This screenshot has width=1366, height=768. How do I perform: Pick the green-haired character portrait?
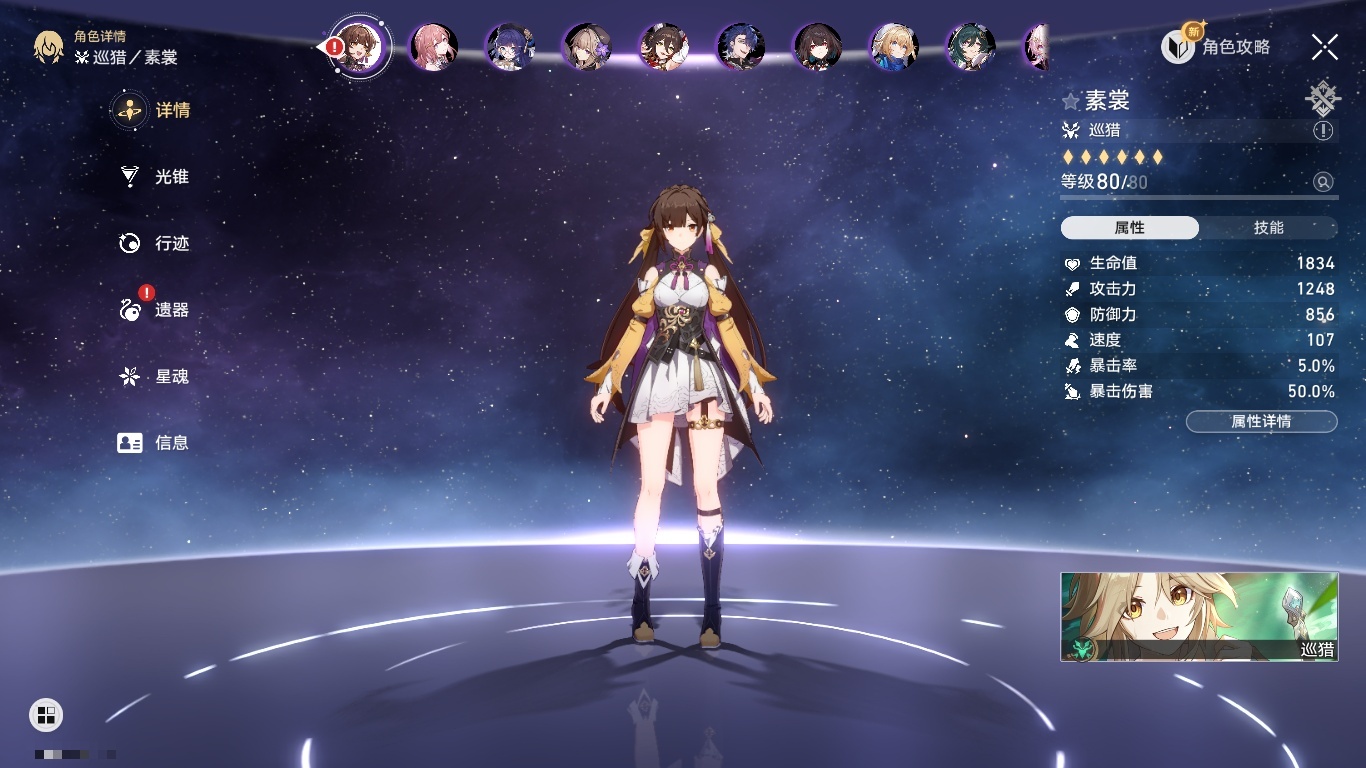(970, 47)
